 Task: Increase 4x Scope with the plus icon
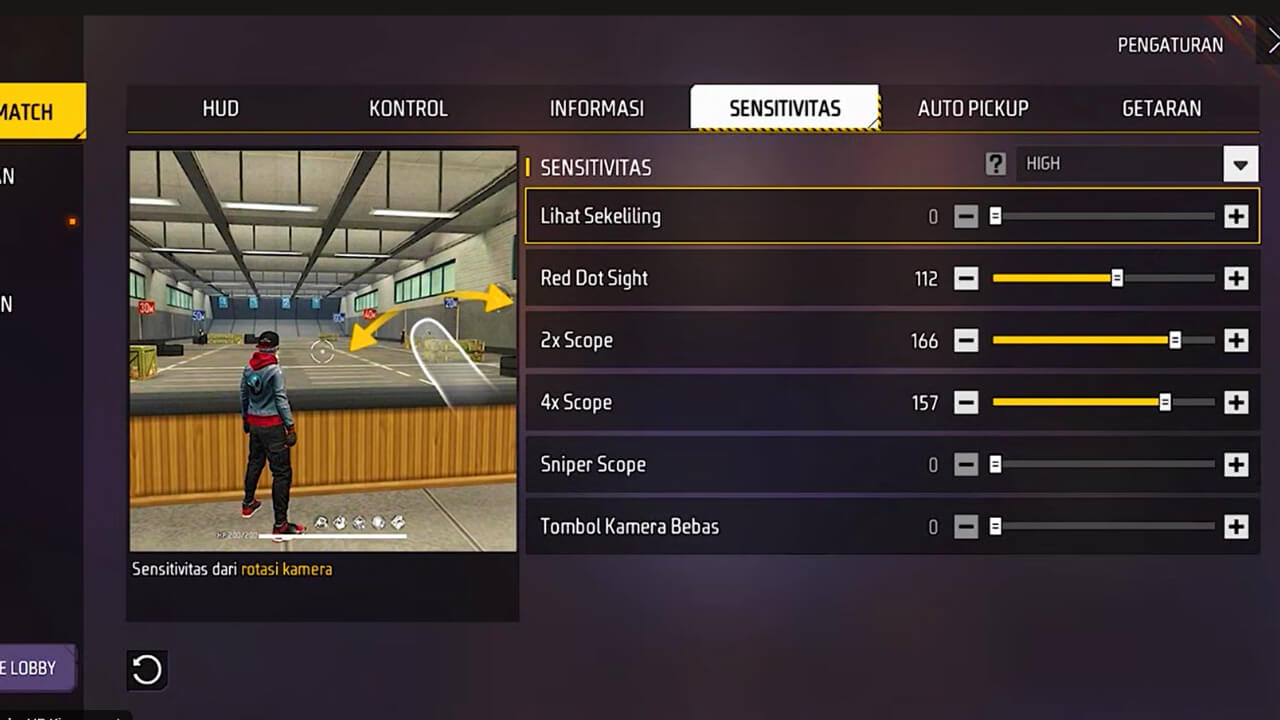pos(1236,402)
